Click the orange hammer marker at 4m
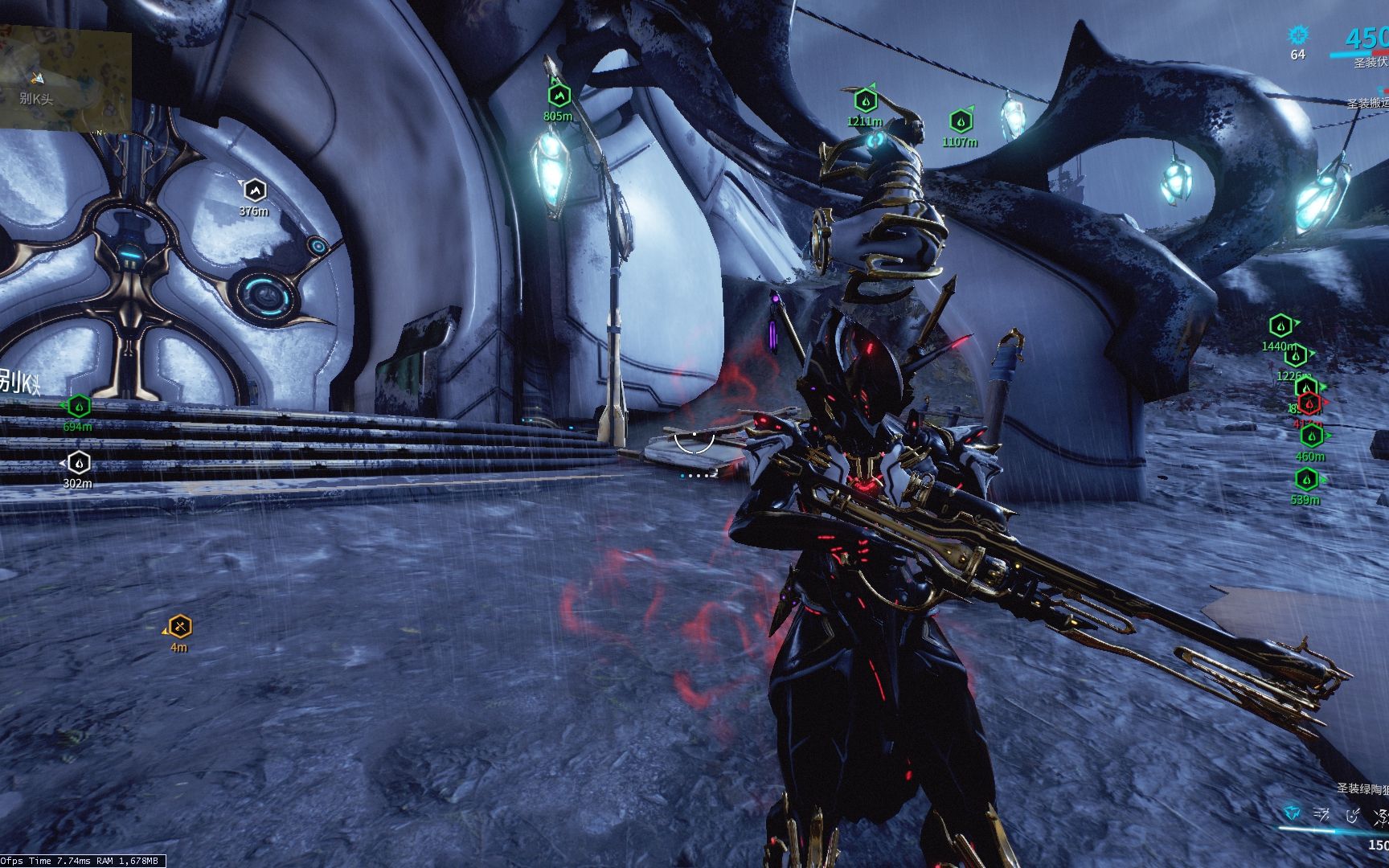Viewport: 1389px width, 868px height. [x=179, y=626]
